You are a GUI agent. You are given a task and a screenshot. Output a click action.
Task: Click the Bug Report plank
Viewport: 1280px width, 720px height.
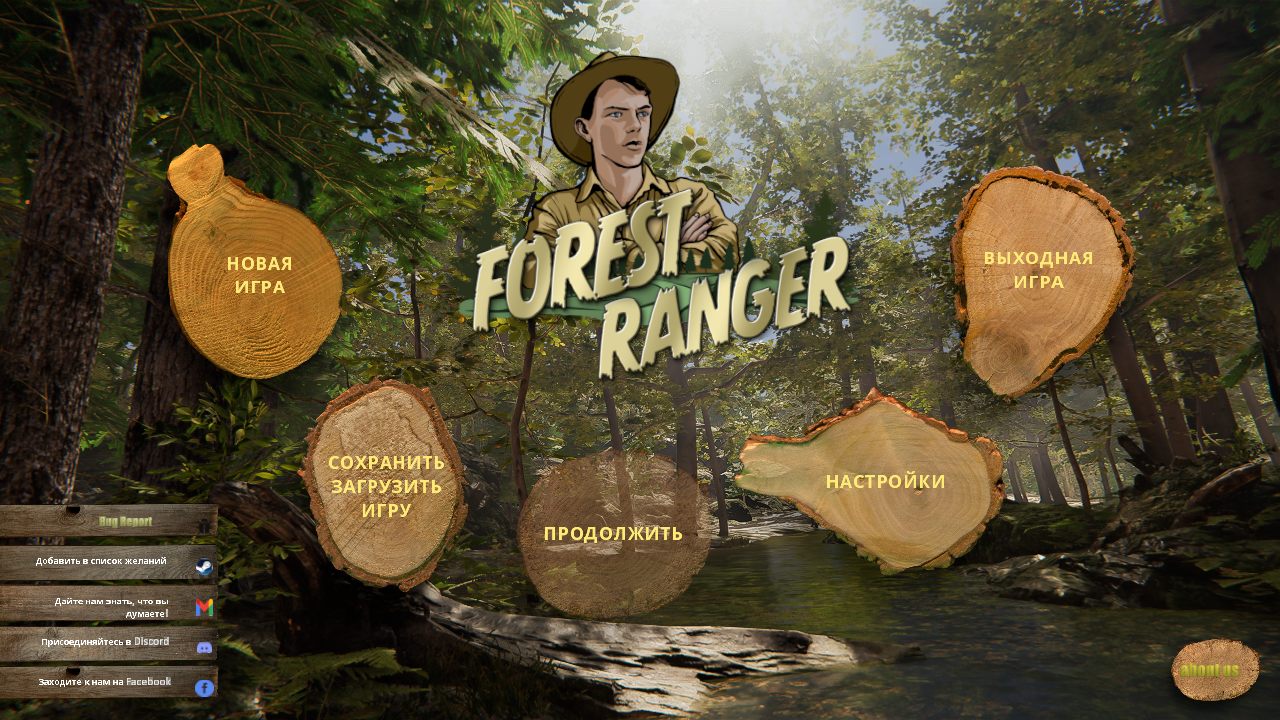128,521
